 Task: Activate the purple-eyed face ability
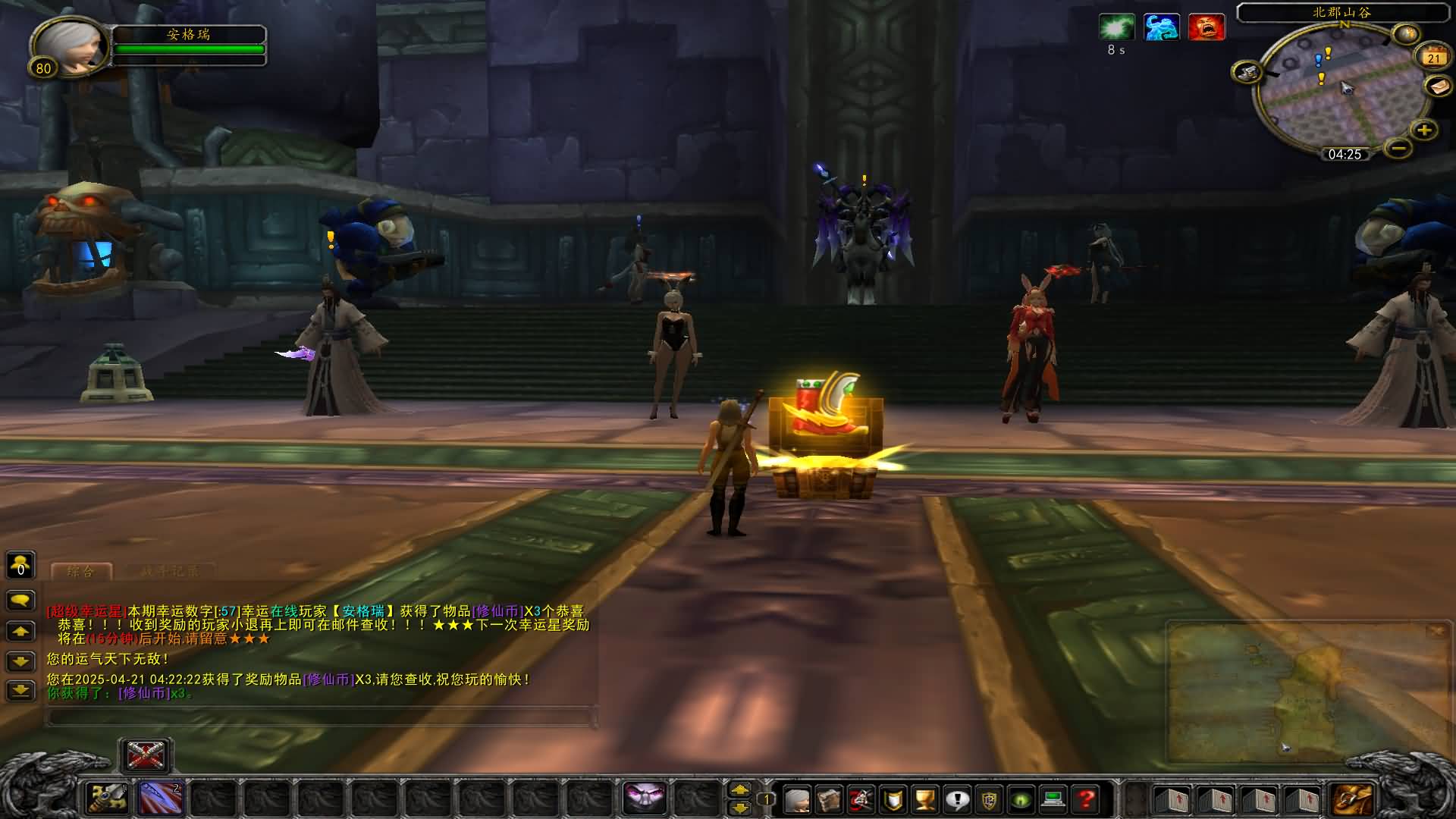click(645, 799)
